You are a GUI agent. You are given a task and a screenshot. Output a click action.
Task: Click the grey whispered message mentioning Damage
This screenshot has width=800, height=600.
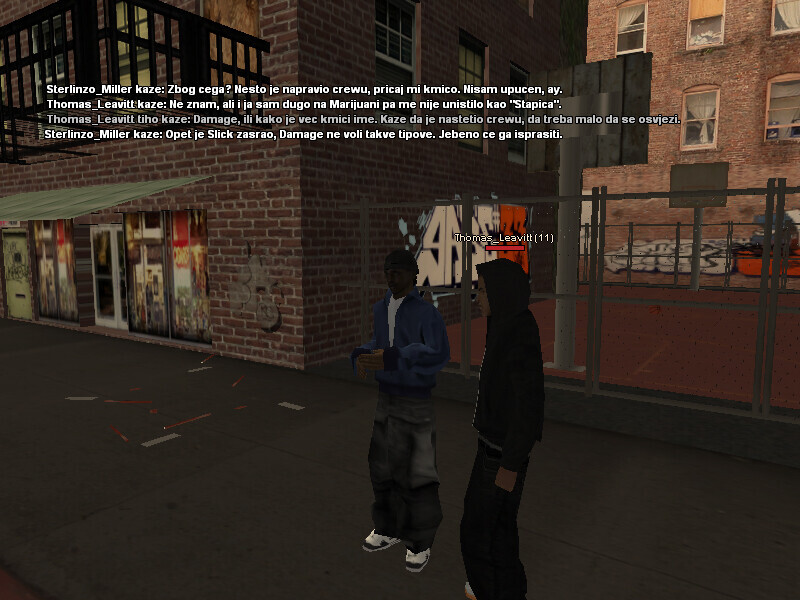coord(363,119)
